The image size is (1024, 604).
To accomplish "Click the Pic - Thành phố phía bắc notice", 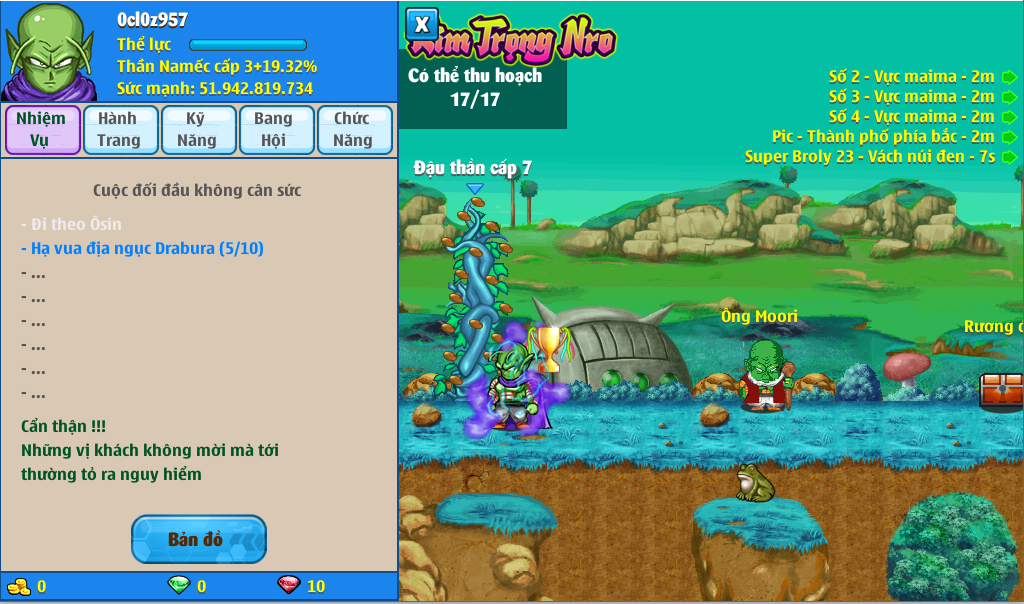I will point(883,137).
